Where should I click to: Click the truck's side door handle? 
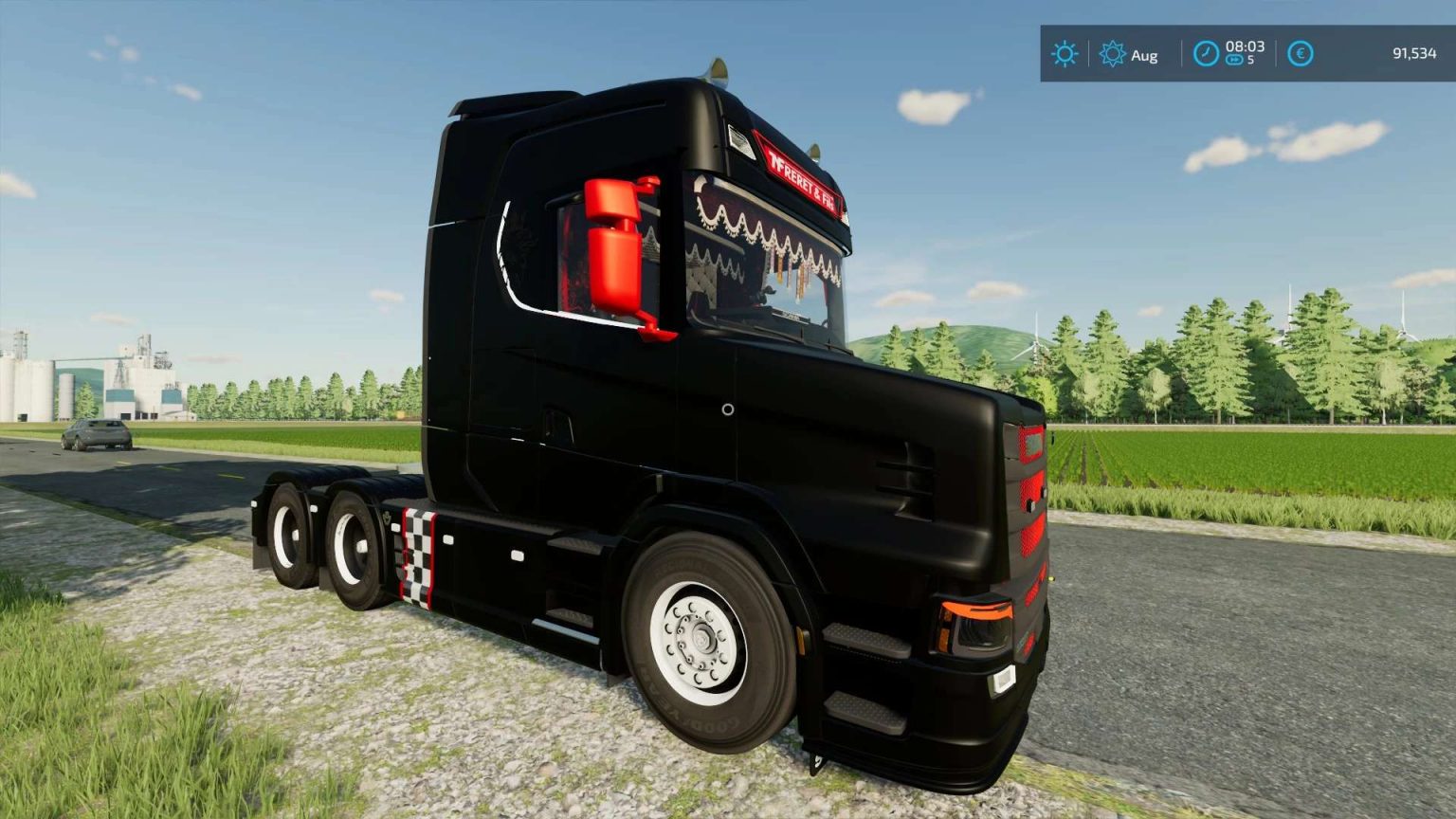click(x=555, y=417)
